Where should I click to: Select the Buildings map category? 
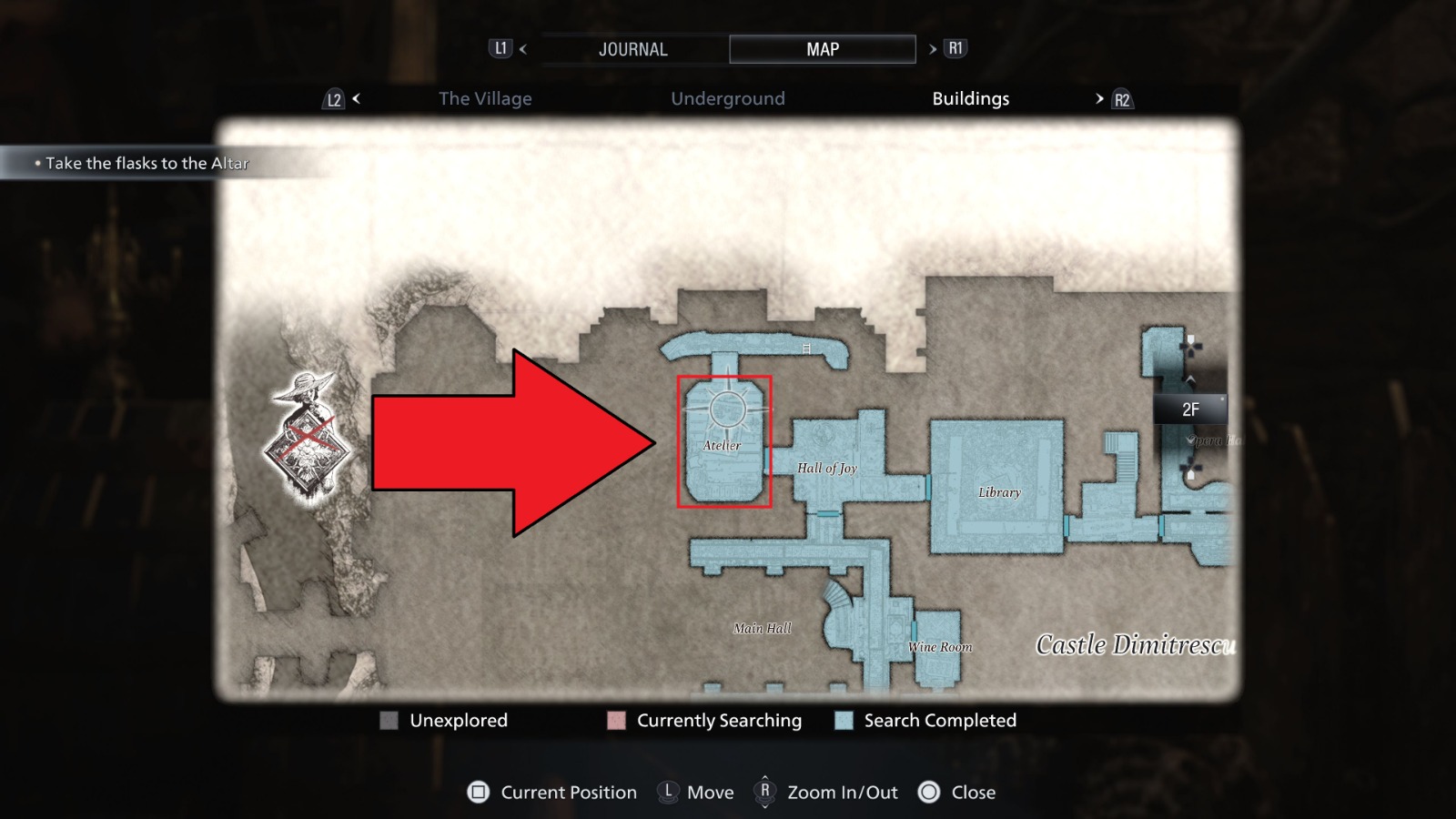(970, 98)
